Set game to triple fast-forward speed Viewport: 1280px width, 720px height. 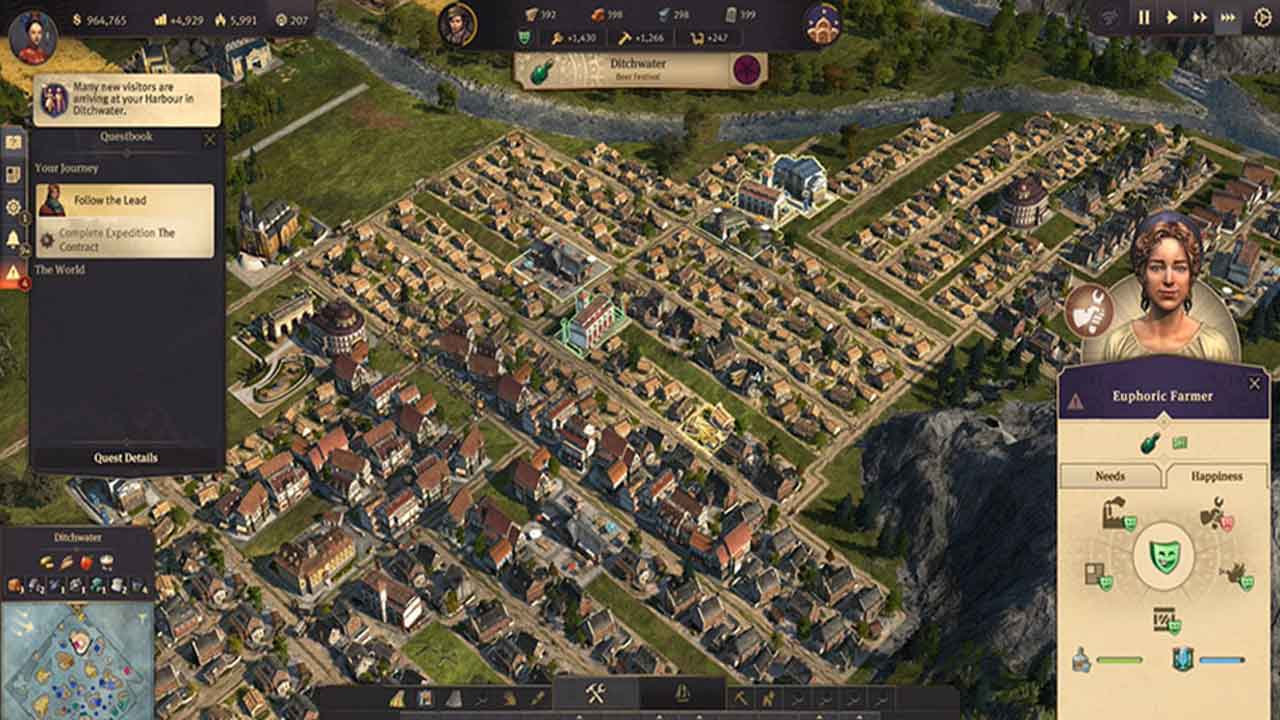pyautogui.click(x=1228, y=17)
